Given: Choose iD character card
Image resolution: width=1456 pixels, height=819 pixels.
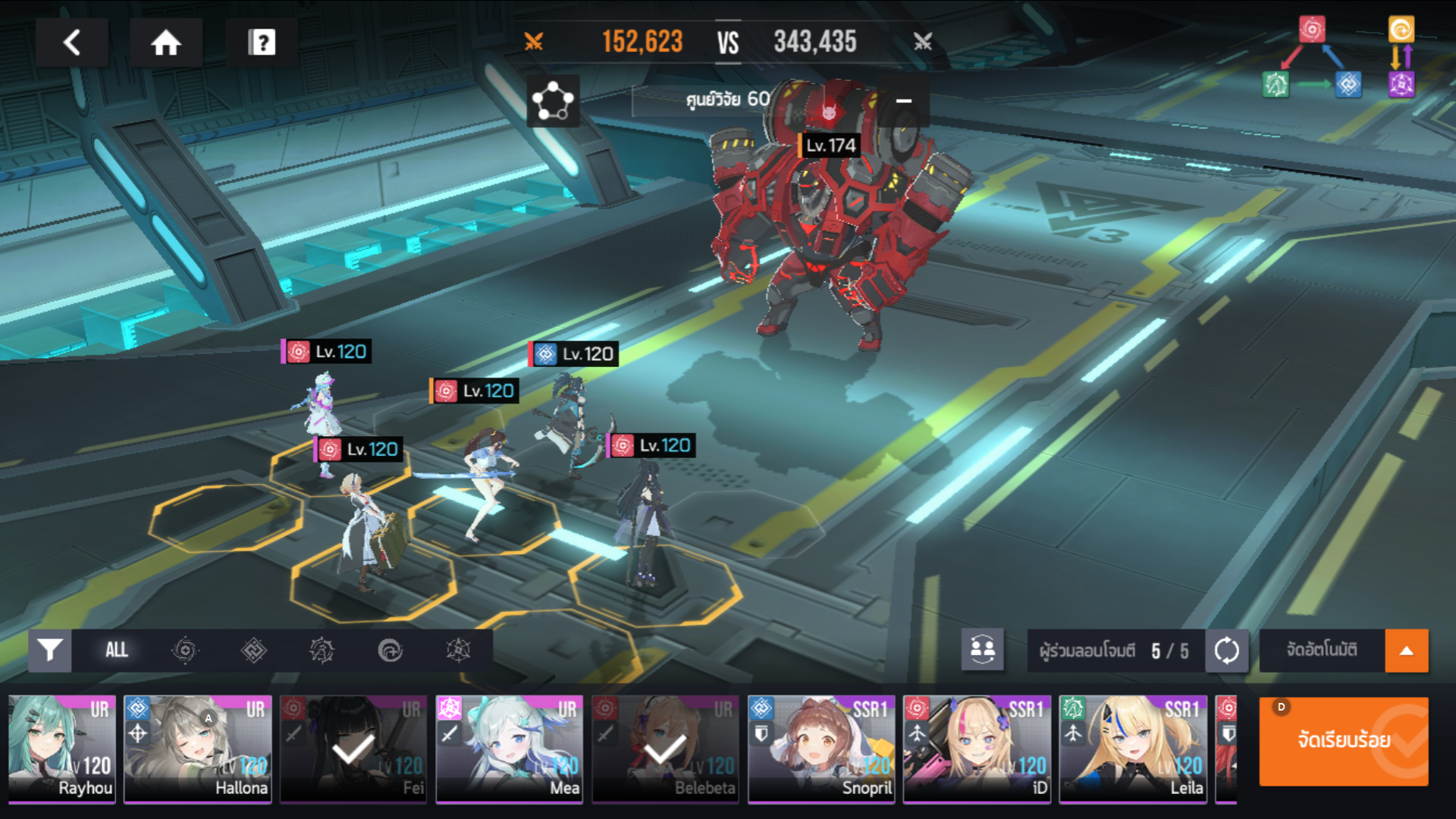Looking at the screenshot, I should 977,748.
